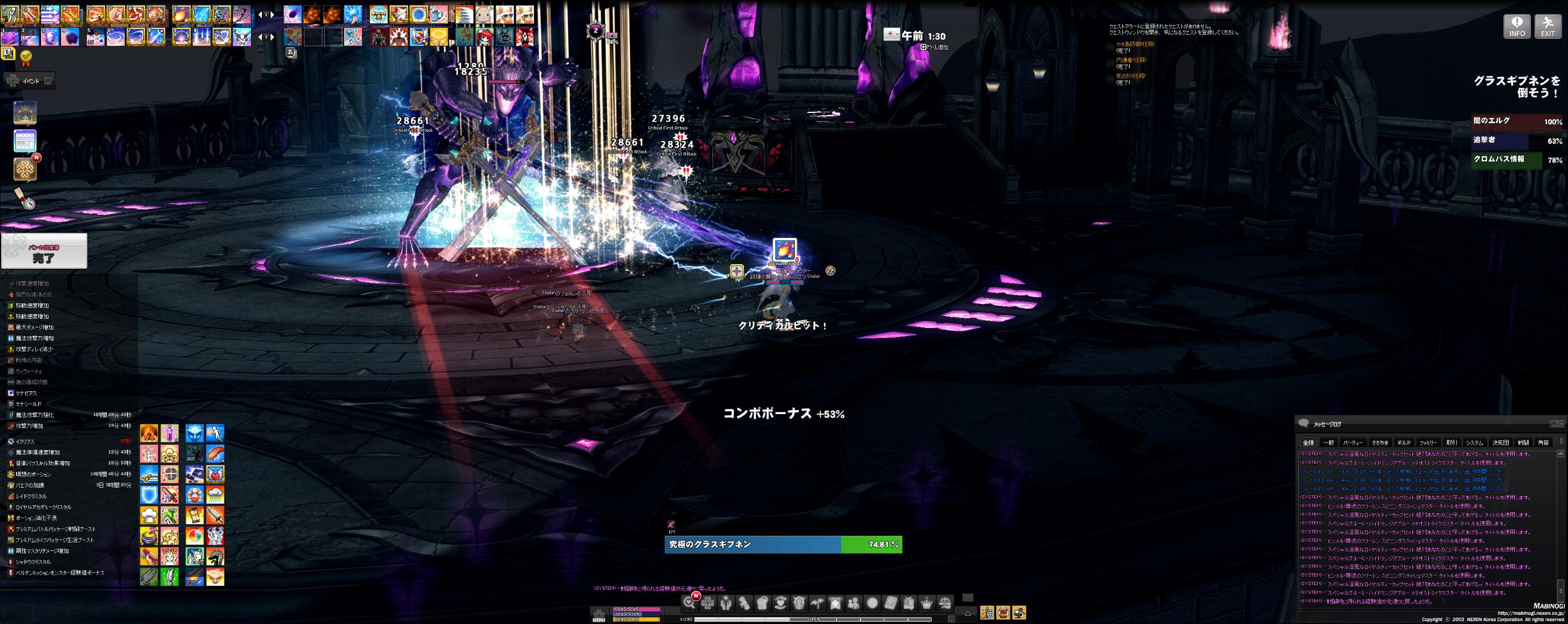Image resolution: width=1568 pixels, height=624 pixels.
Task: Open the compass and scroll icon
Action: pos(25,198)
